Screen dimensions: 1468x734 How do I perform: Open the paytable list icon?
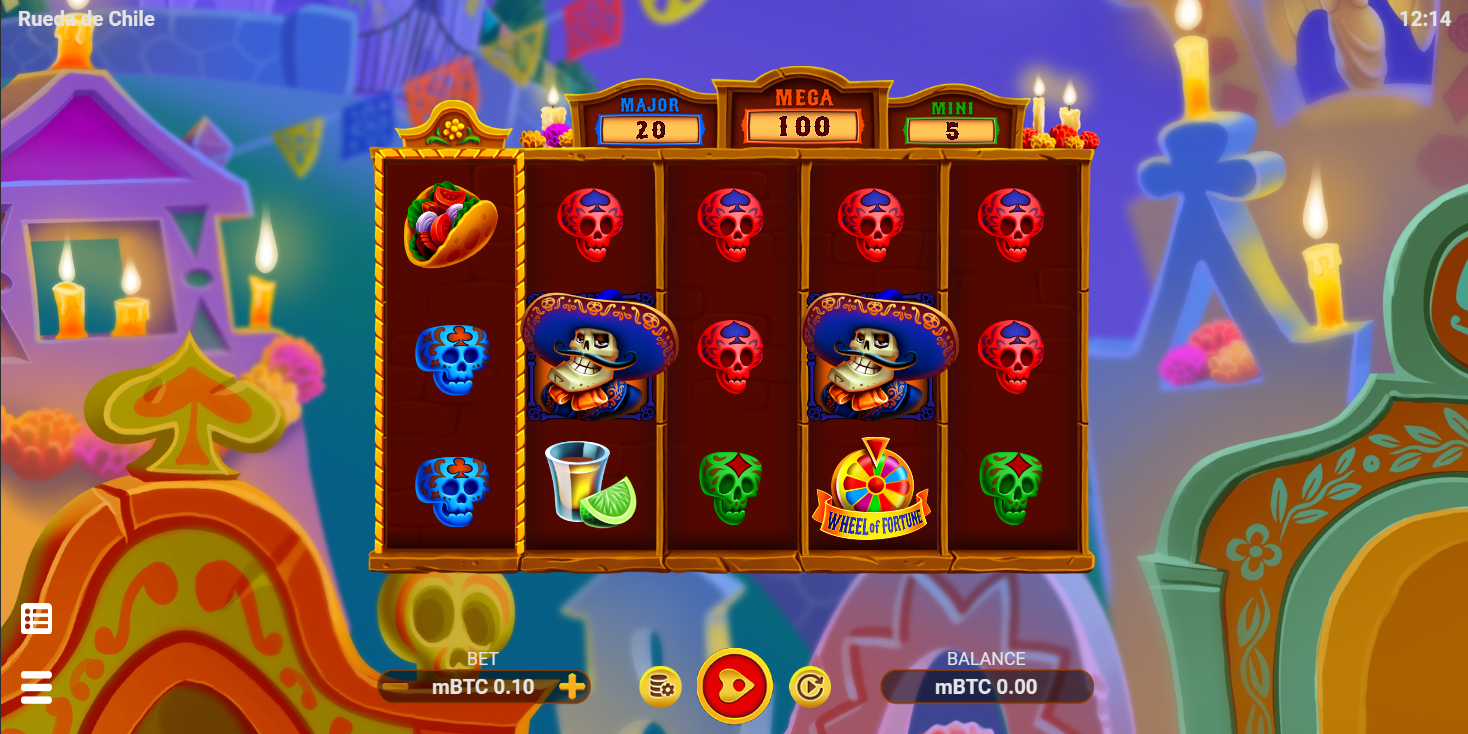[x=37, y=619]
